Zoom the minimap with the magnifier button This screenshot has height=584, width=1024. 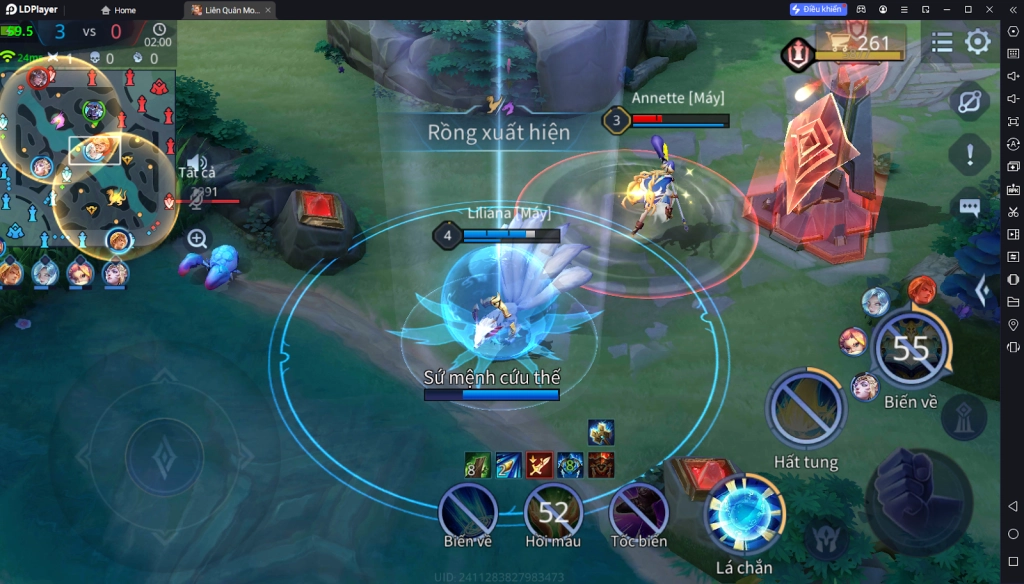click(x=197, y=239)
